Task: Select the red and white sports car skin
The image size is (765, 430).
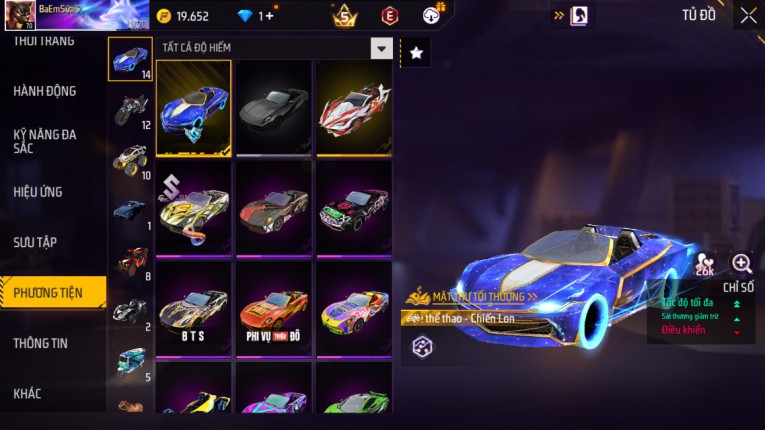Action: [x=354, y=108]
